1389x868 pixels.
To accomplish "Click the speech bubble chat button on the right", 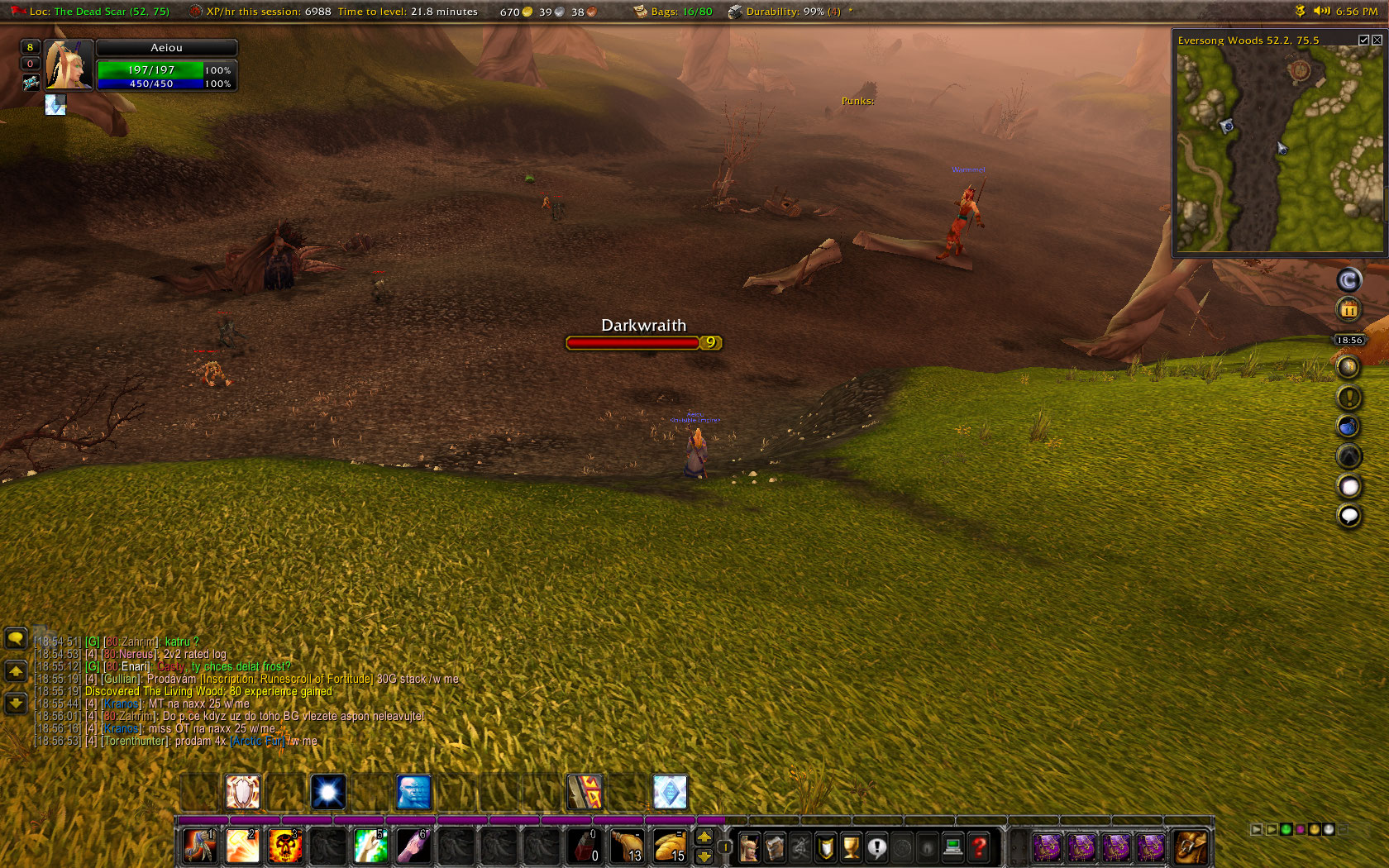I will [x=1348, y=517].
